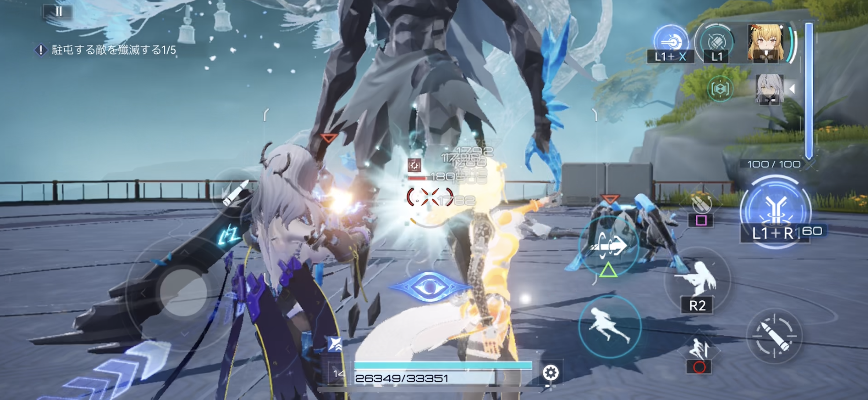The image size is (868, 400).
Task: Switch to the silver-haired character portrait
Action: [769, 86]
